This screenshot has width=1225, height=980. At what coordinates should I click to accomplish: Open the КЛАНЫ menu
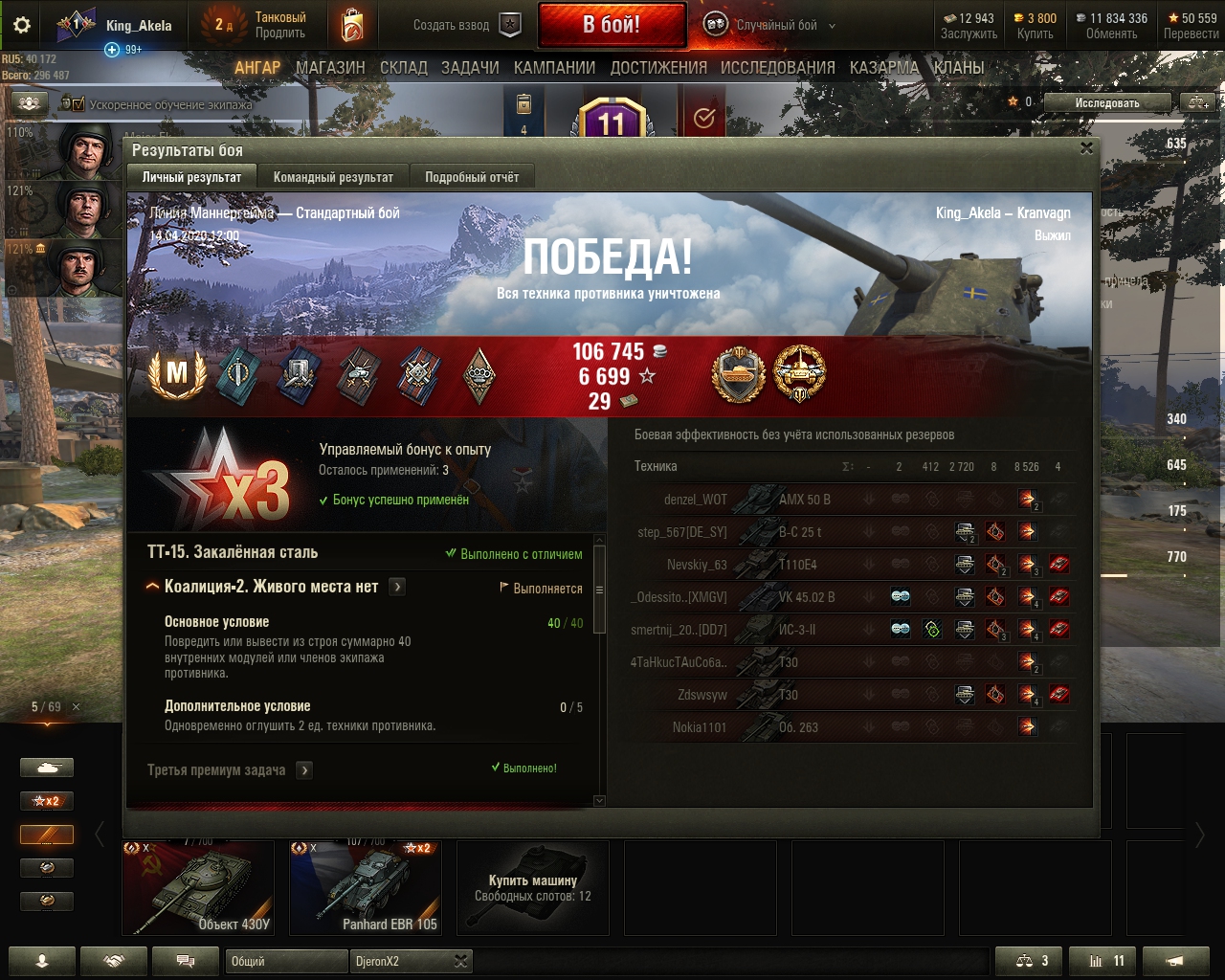point(958,68)
